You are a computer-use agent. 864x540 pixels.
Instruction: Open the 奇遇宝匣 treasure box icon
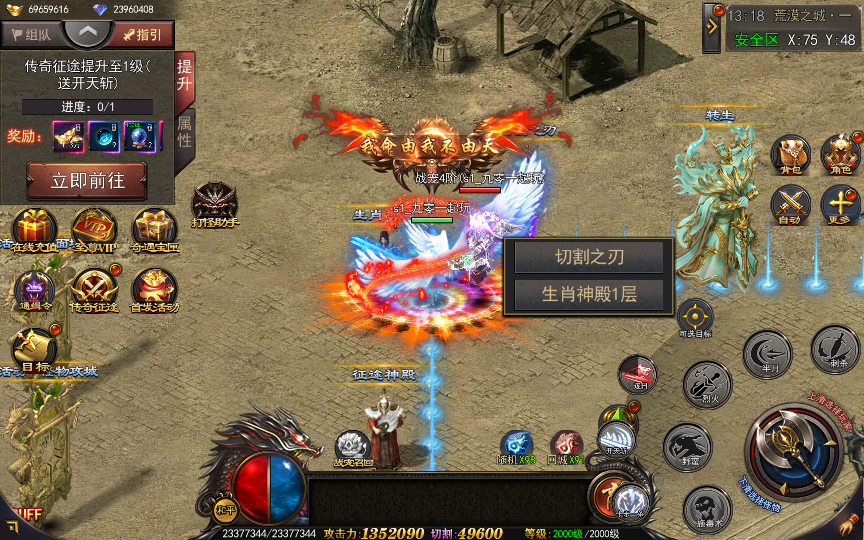click(x=155, y=230)
